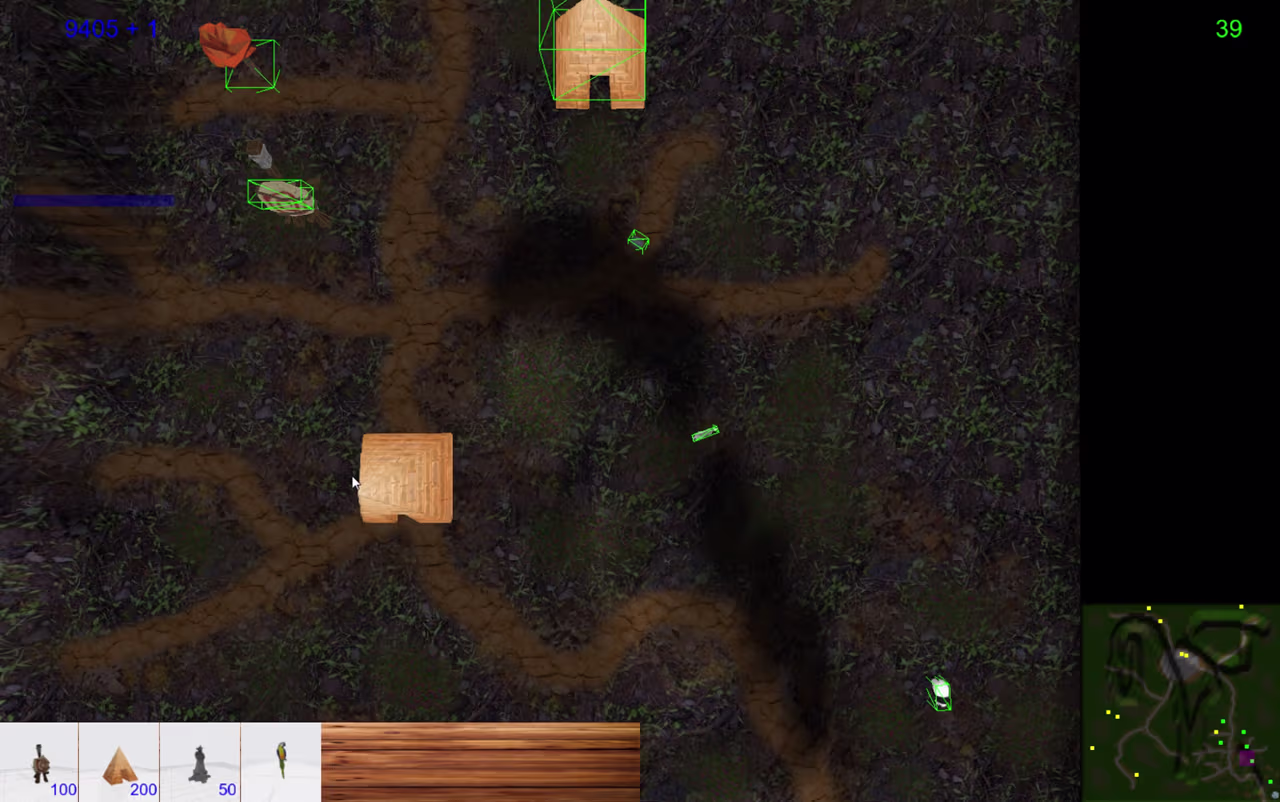The height and width of the screenshot is (802, 1280).
Task: Click the parrot icon in the build toolbar
Action: point(281,760)
